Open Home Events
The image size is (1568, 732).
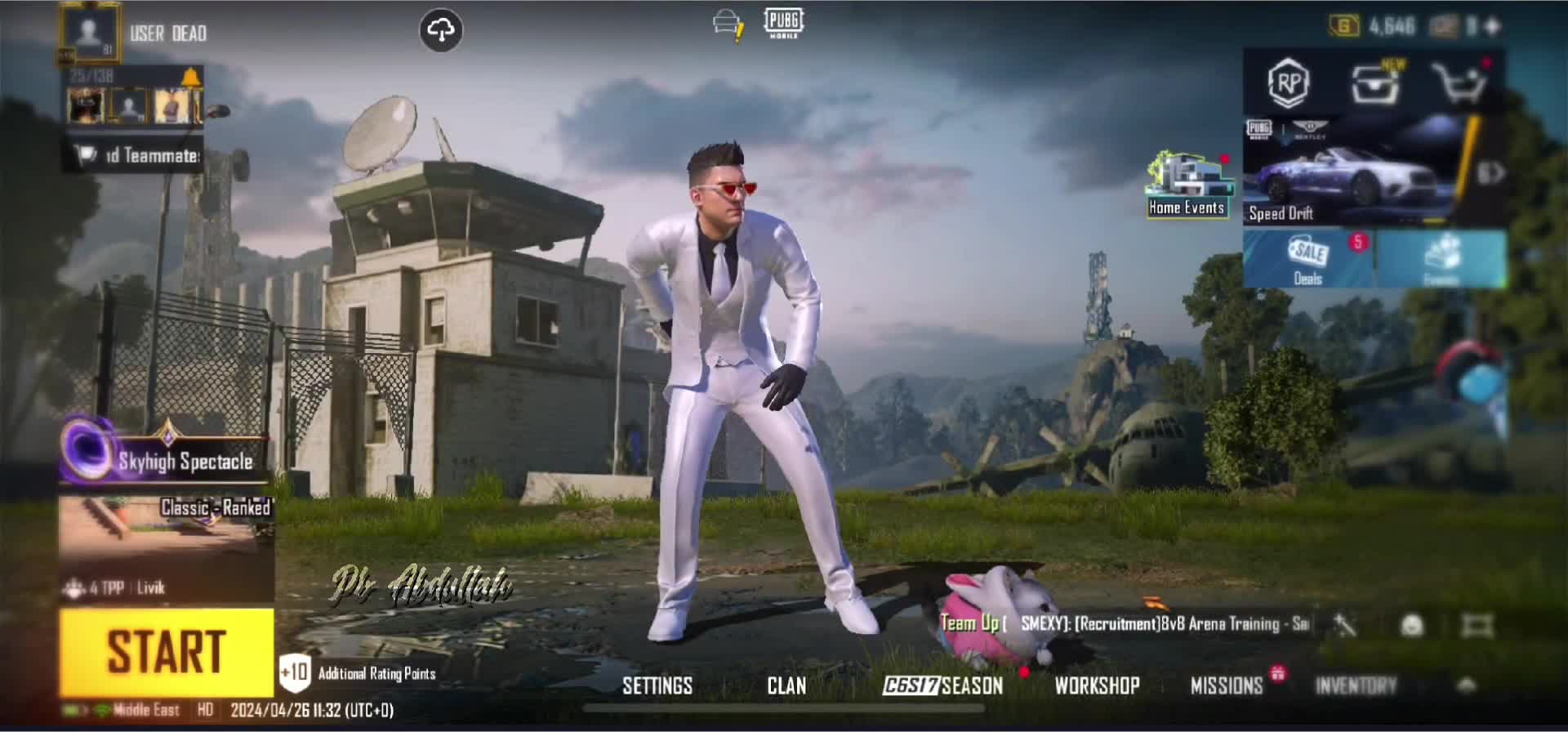pyautogui.click(x=1187, y=185)
